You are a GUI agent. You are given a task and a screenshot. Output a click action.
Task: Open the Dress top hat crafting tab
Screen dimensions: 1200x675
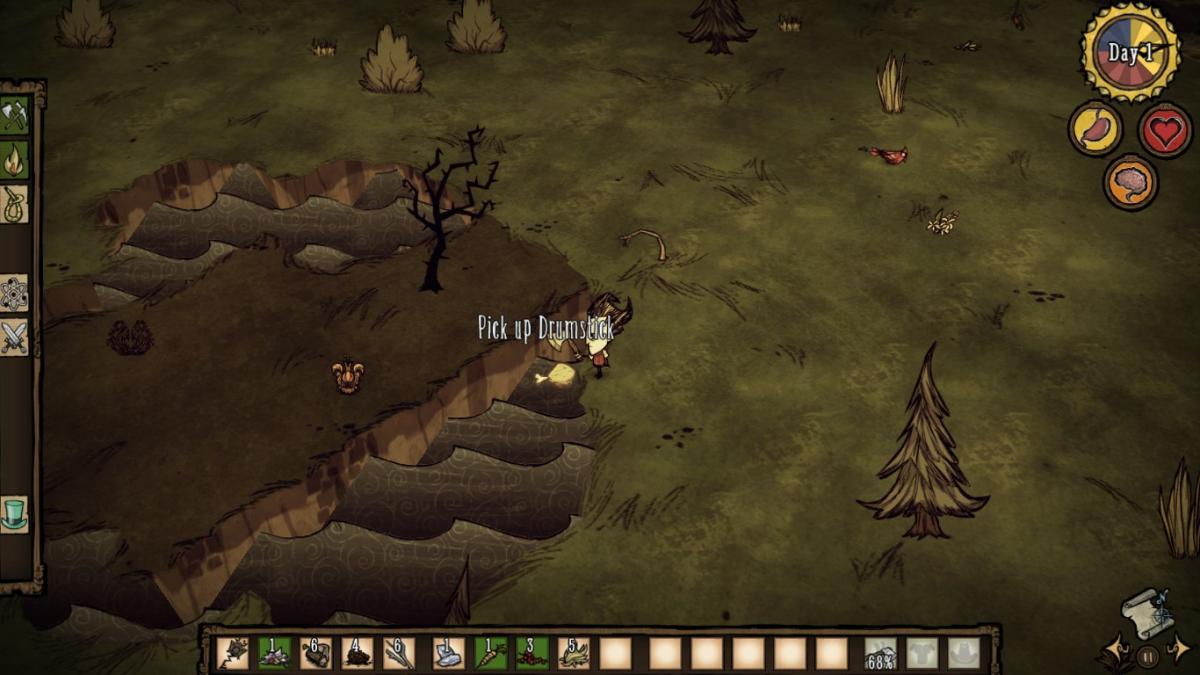pos(14,514)
